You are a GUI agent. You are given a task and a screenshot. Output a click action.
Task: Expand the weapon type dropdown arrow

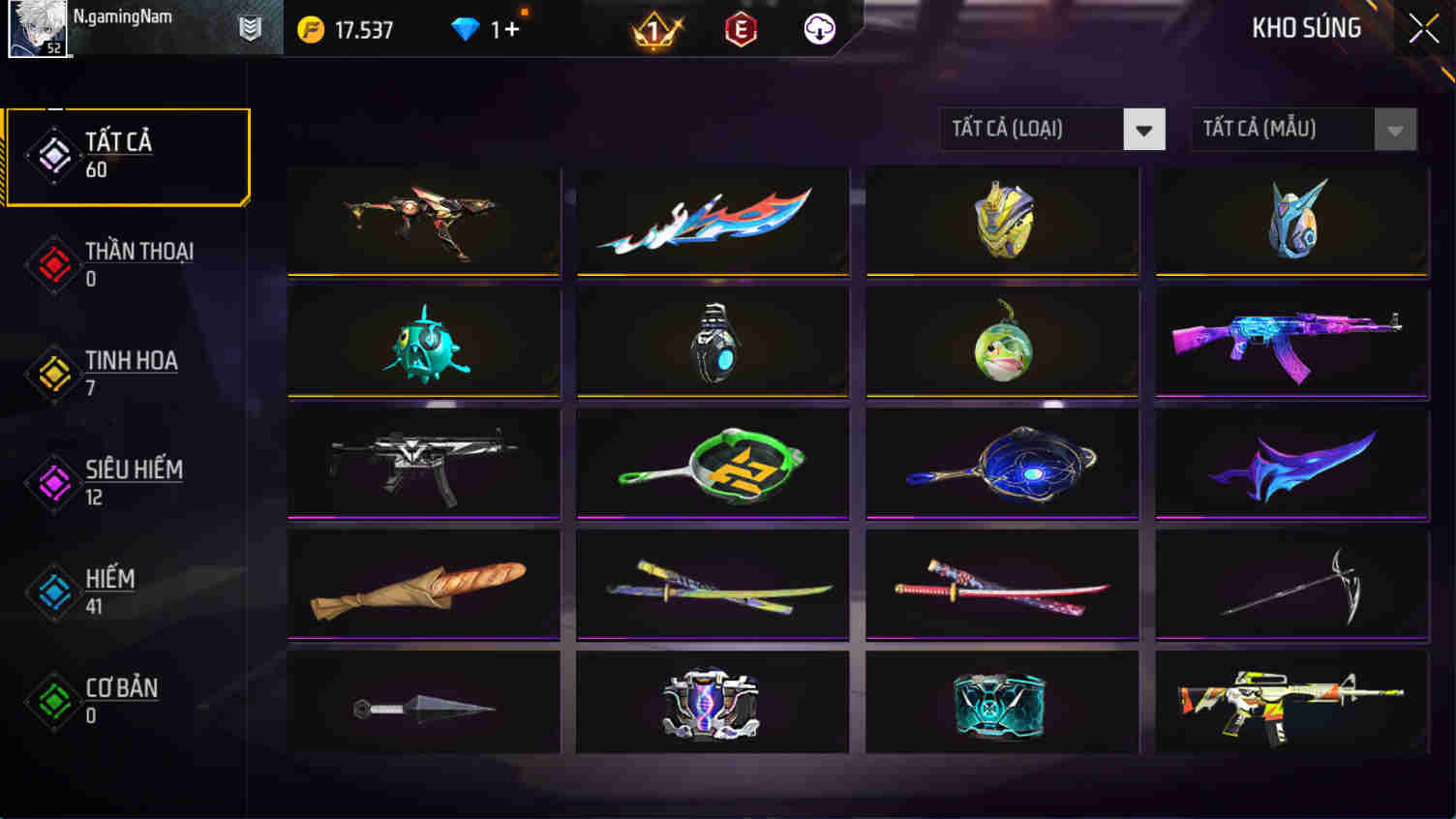(x=1146, y=129)
